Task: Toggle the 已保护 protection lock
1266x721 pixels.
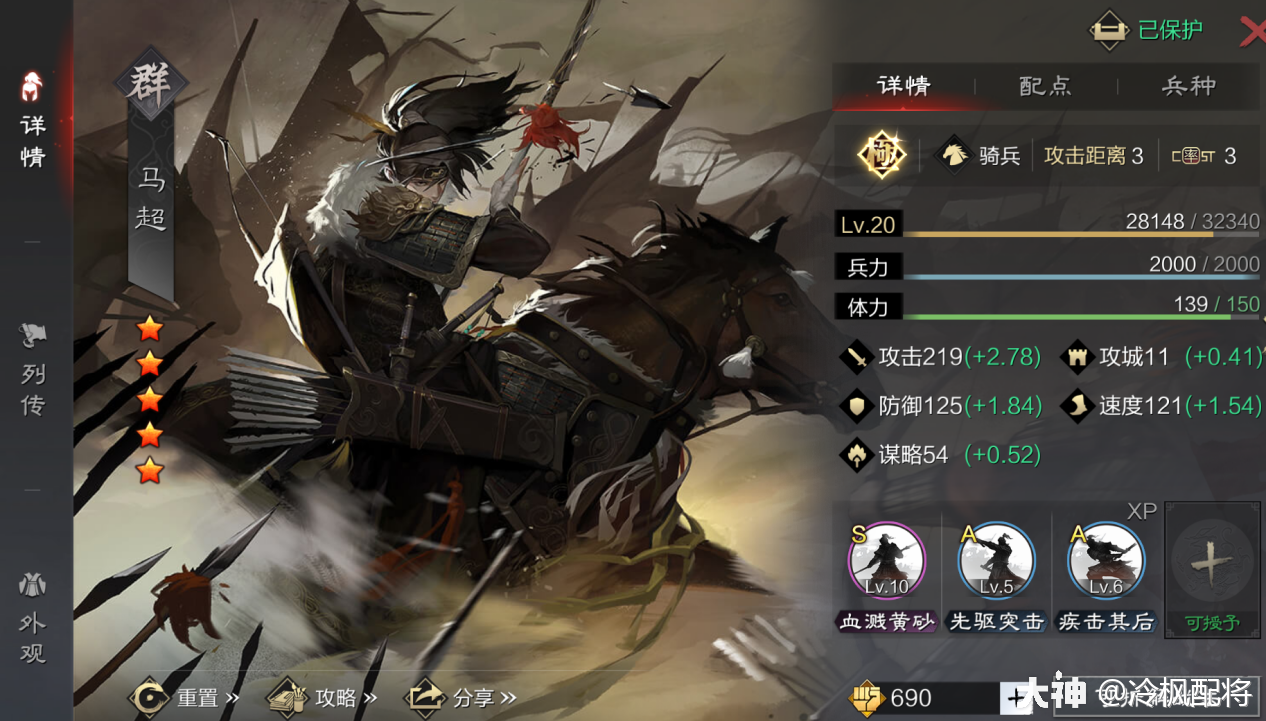Action: pos(1146,31)
